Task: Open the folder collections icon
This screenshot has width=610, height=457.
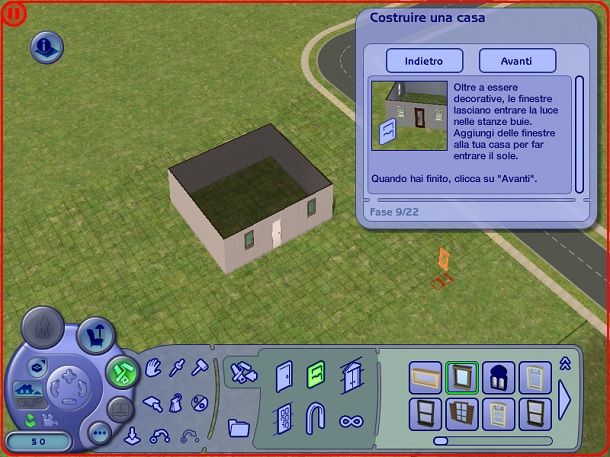Action: 239,427
